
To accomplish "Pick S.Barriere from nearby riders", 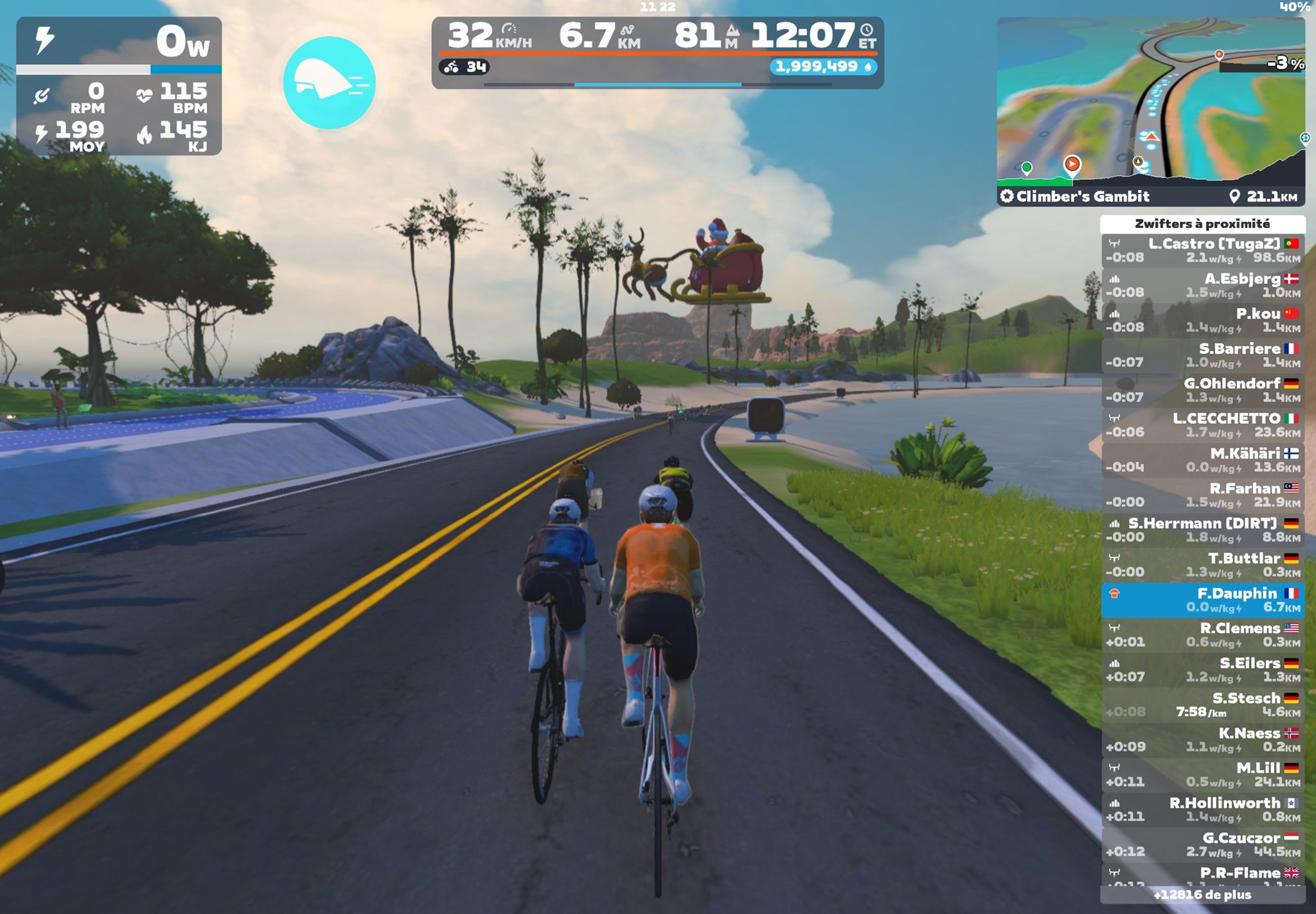I will 1202,355.
